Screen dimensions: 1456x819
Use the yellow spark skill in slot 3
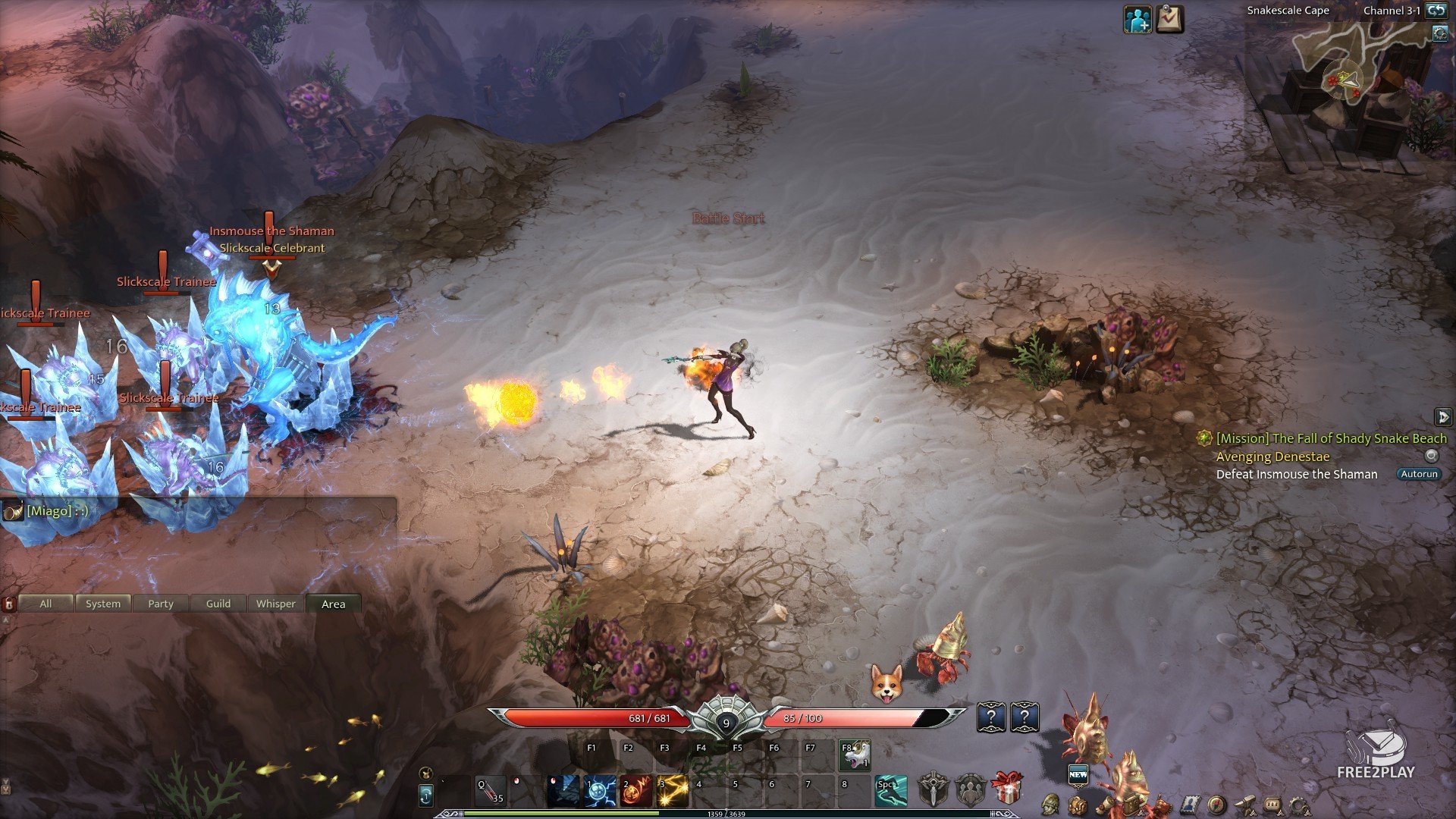(672, 791)
